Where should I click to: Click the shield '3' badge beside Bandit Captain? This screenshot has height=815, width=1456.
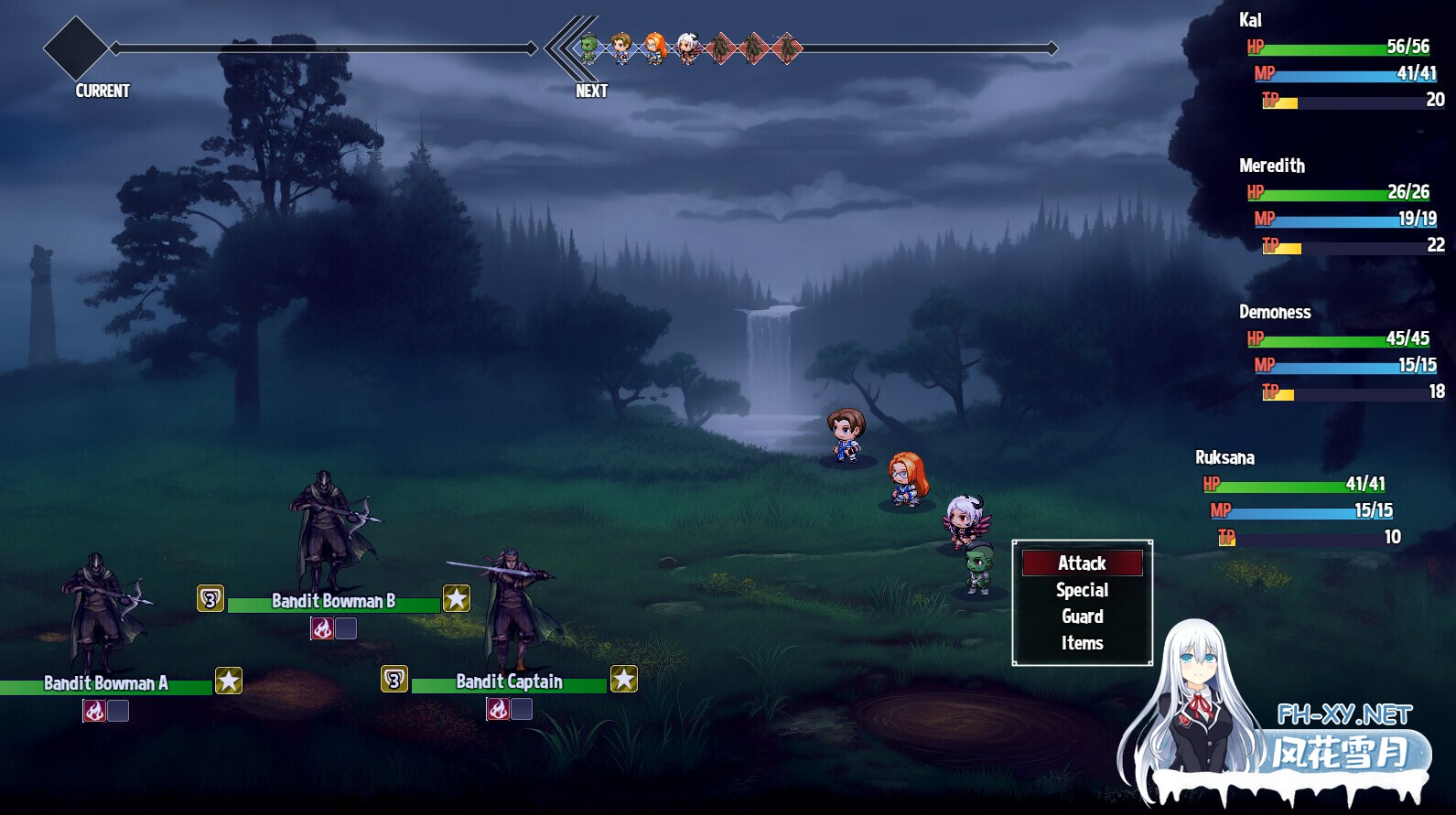click(x=394, y=681)
